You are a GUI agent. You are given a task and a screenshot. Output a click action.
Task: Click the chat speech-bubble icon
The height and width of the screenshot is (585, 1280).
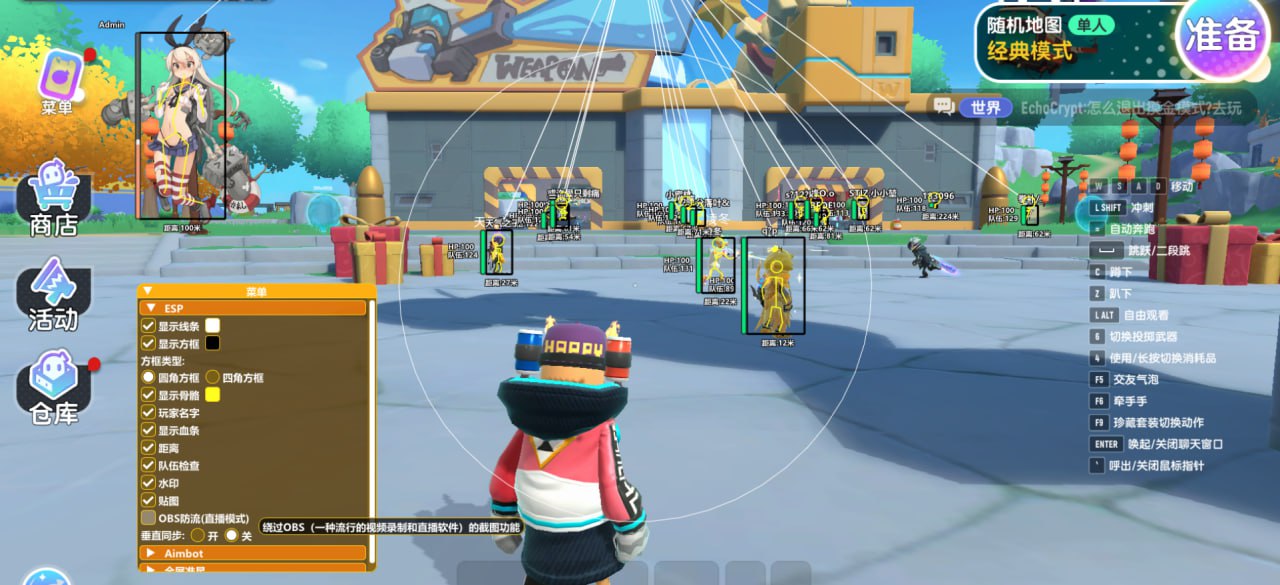click(x=942, y=107)
